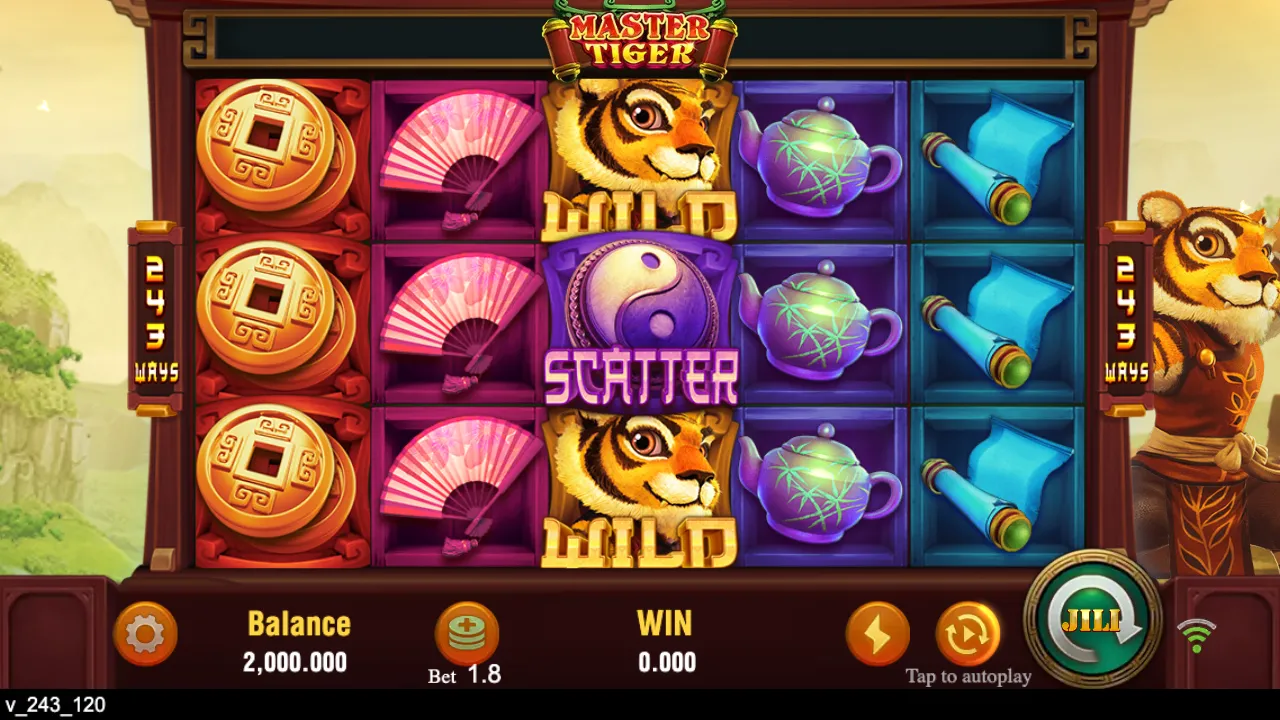
Task: Open the game settings gear icon
Action: 147,634
